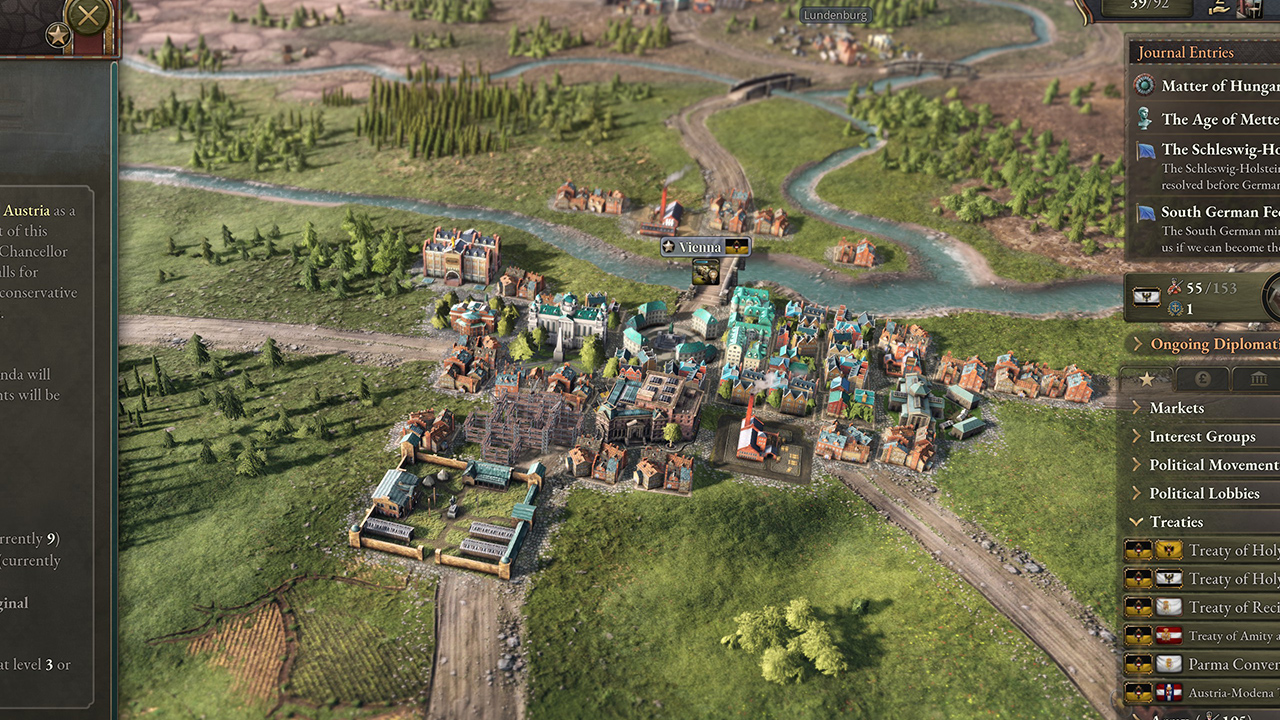
Task: Collapse the Treaties section
Action: click(x=1176, y=522)
